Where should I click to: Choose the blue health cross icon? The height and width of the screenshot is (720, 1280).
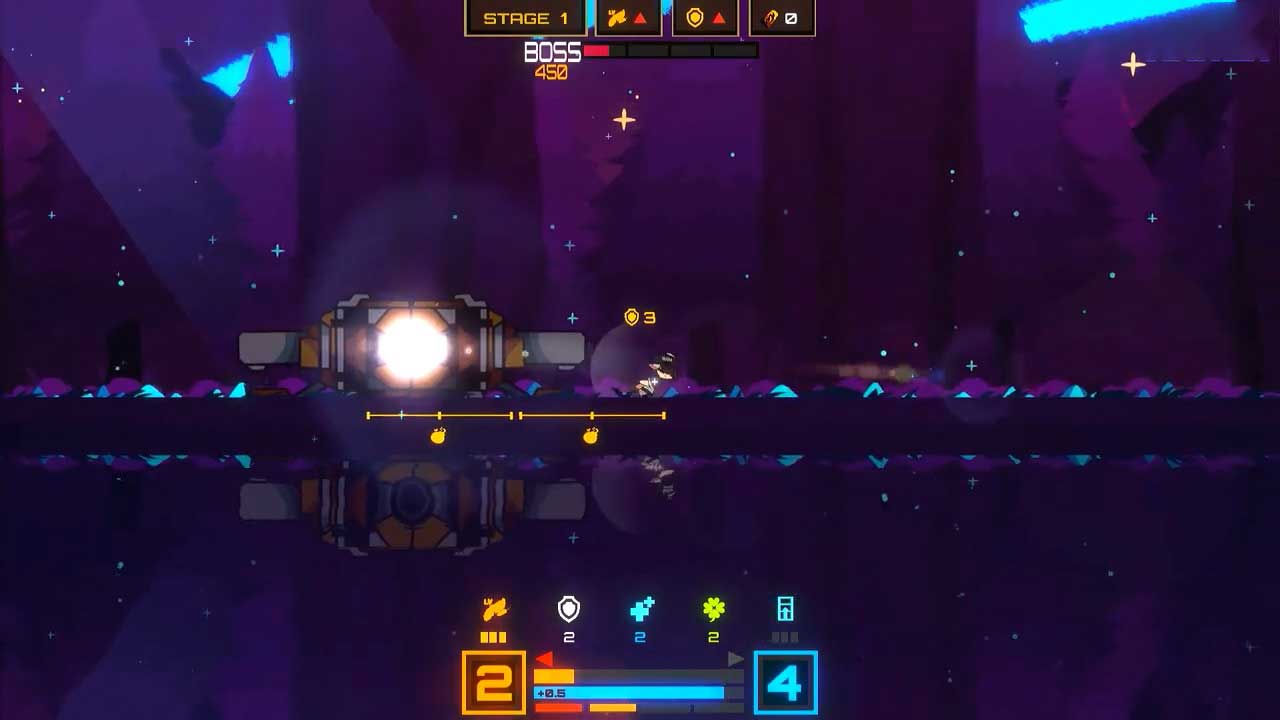tap(641, 608)
